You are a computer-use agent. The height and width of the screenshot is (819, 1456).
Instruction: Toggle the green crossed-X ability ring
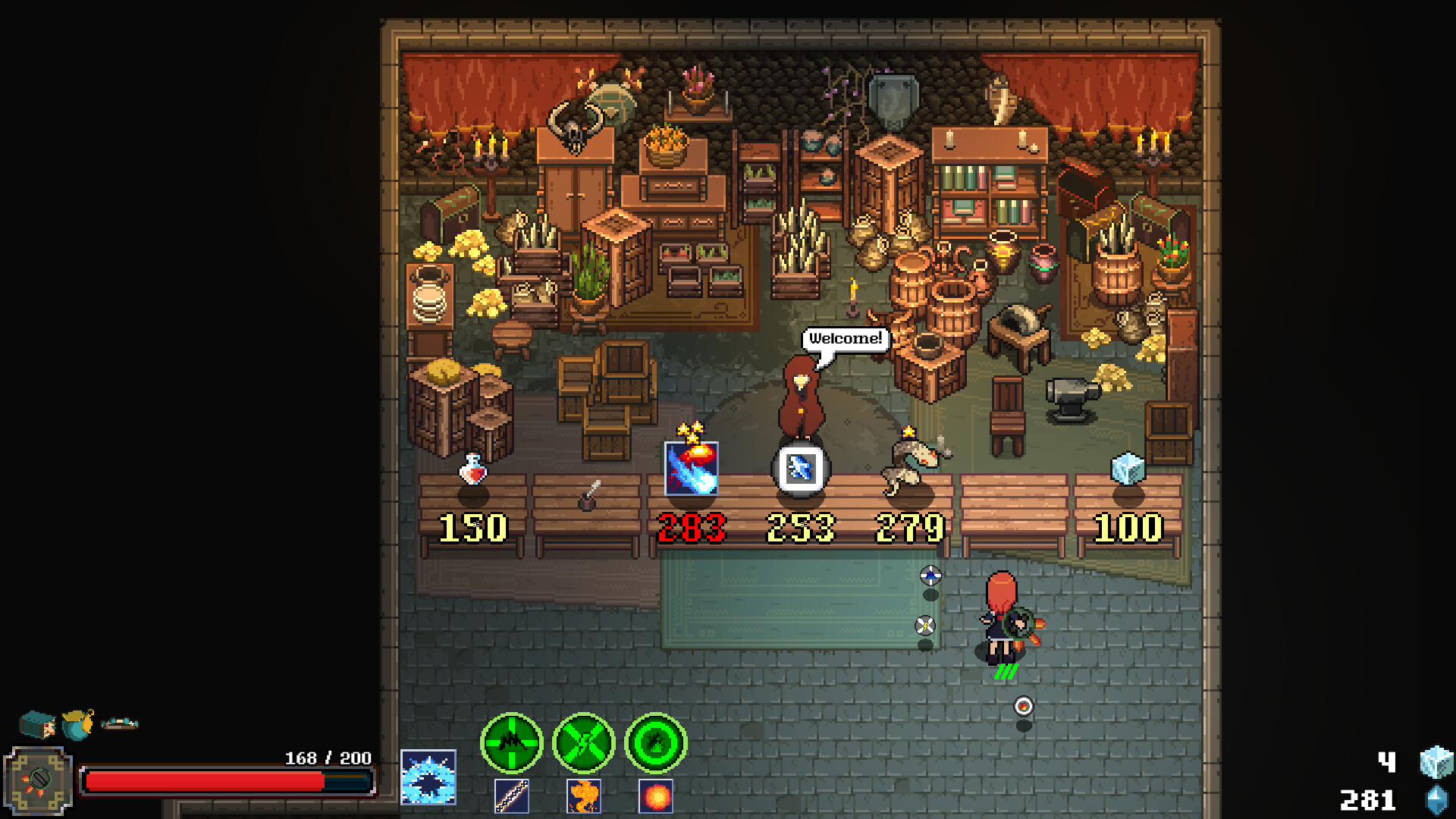pyautogui.click(x=585, y=744)
